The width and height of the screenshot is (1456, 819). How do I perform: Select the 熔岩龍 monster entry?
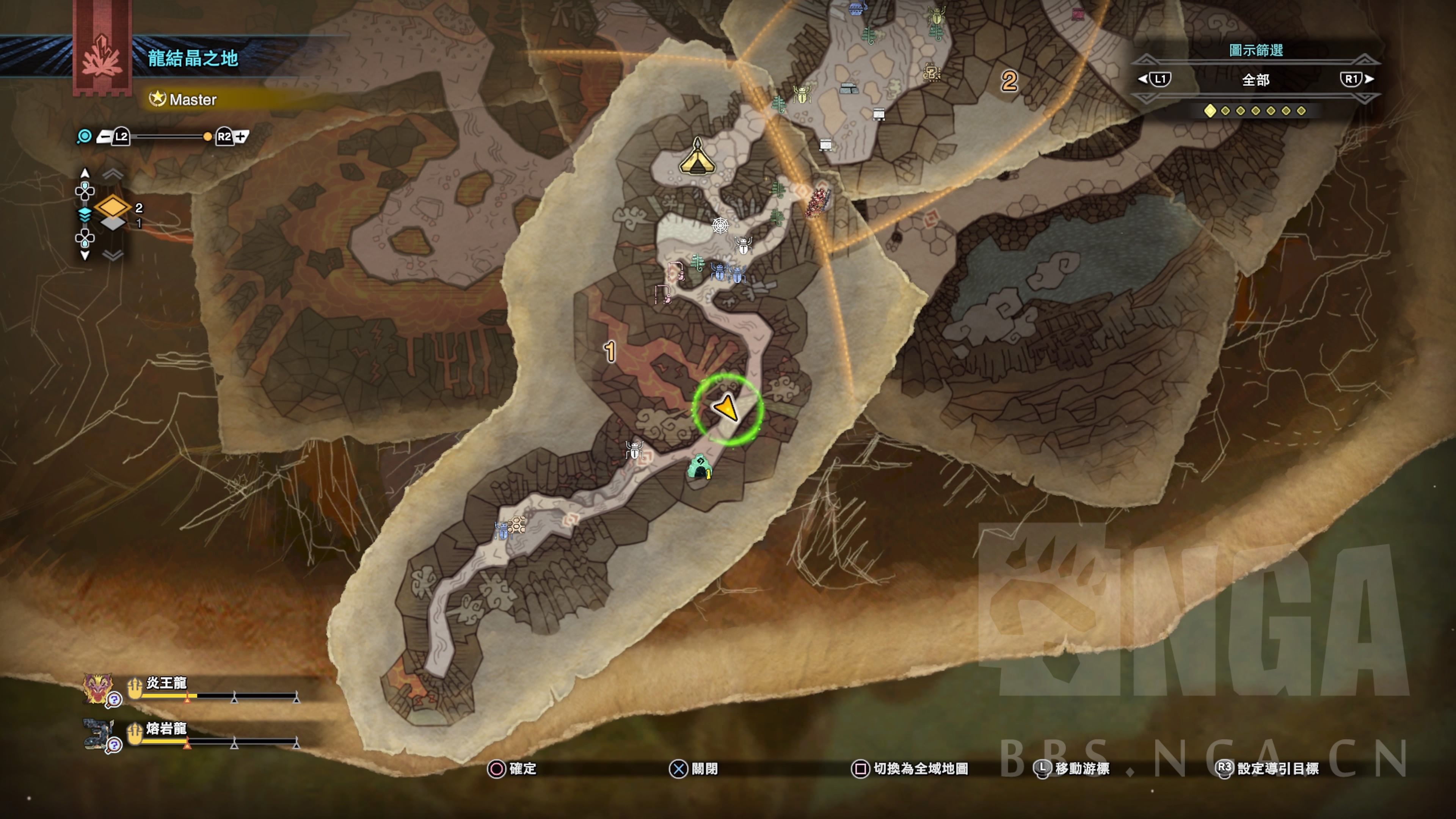[x=166, y=728]
